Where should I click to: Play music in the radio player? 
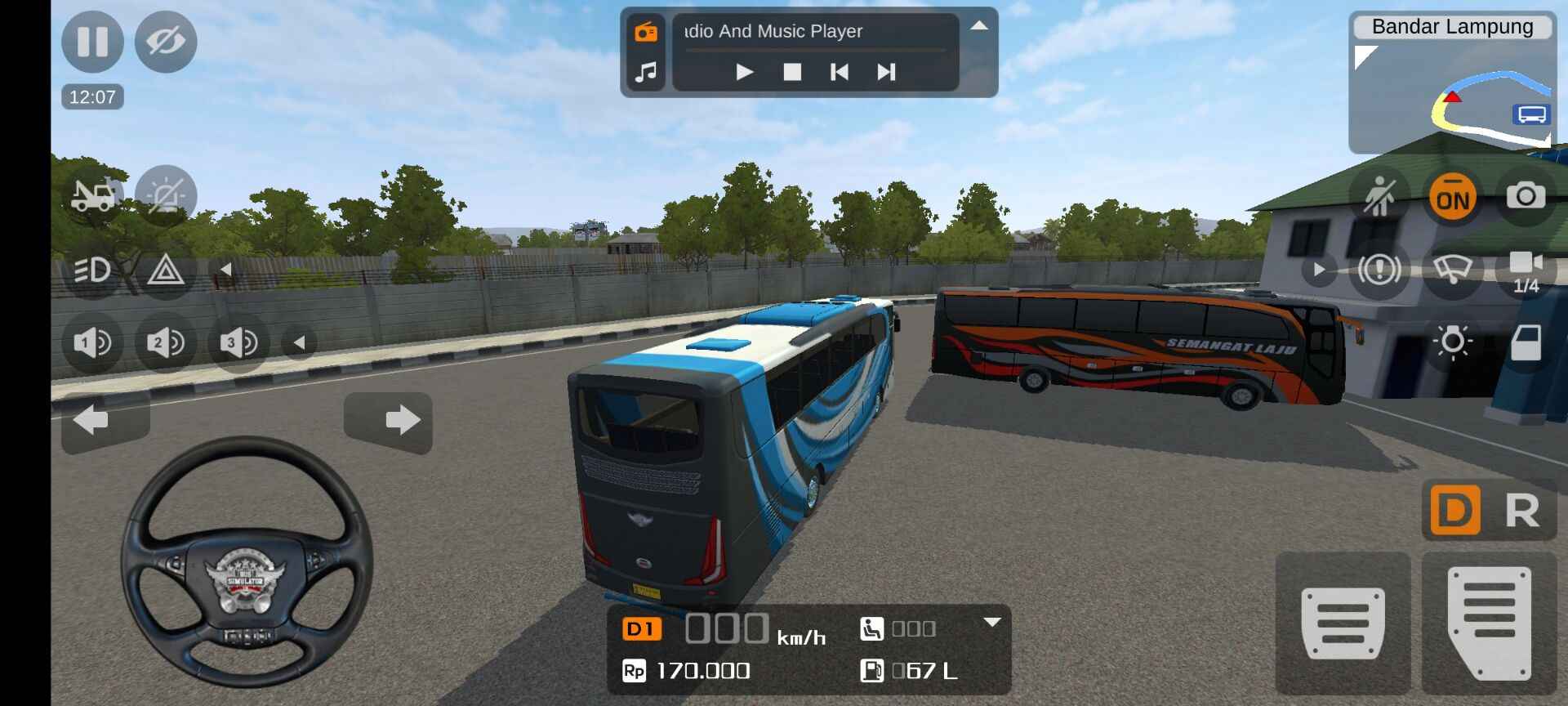pos(744,72)
